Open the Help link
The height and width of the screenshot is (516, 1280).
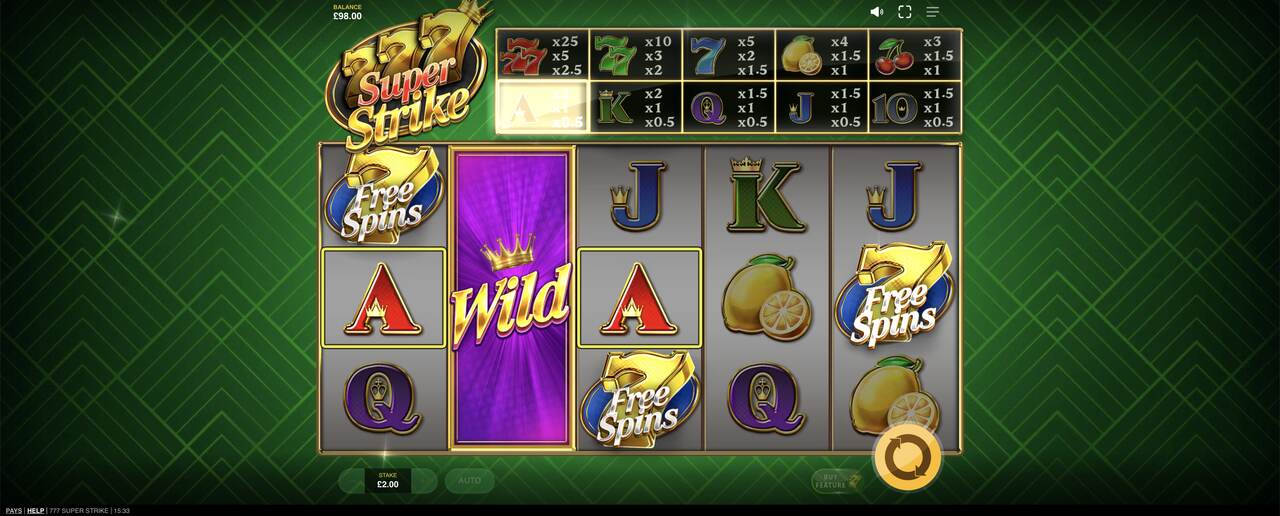point(35,511)
